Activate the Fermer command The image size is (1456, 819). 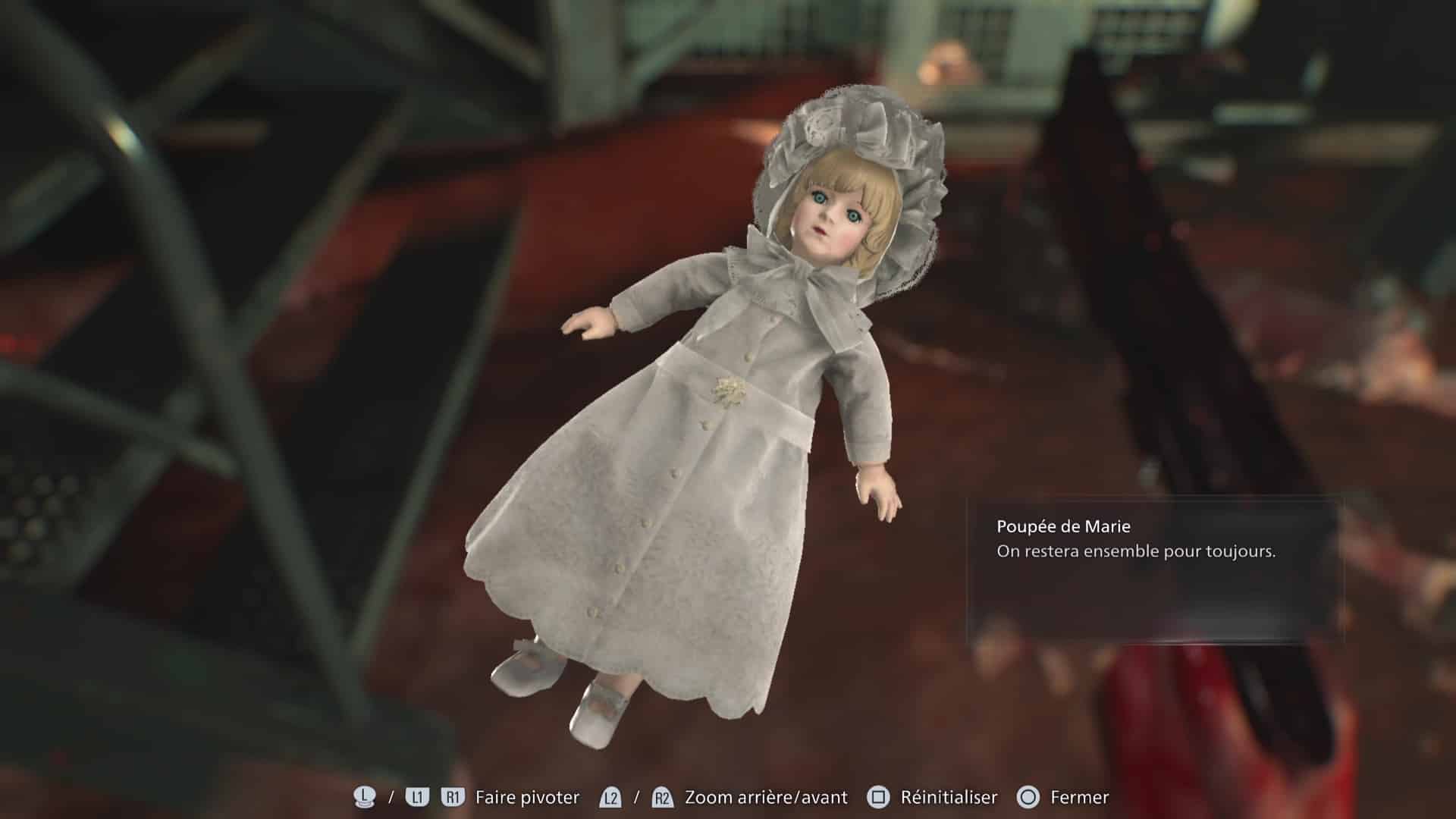click(1078, 797)
